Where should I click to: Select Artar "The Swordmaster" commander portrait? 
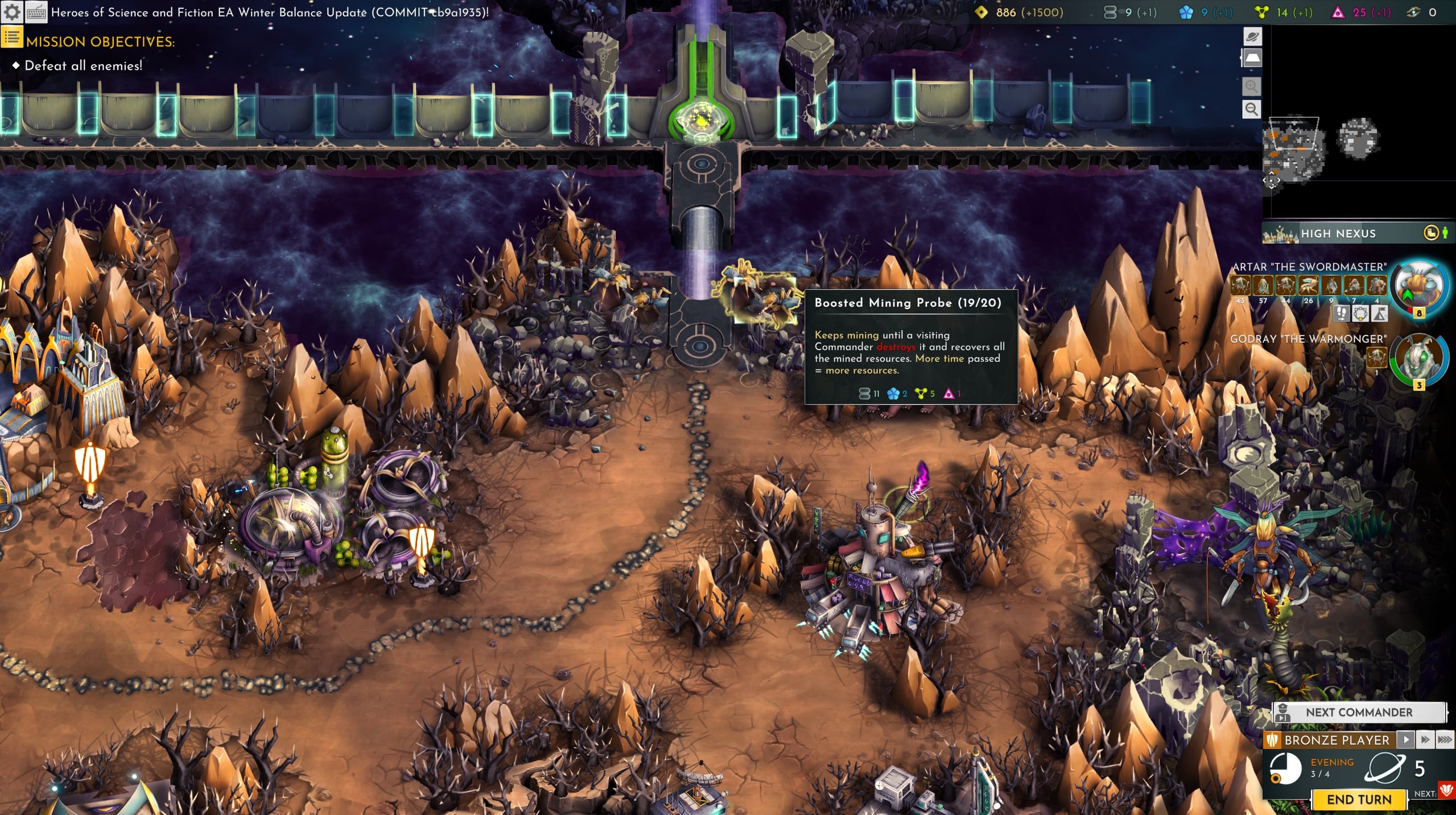[1418, 287]
